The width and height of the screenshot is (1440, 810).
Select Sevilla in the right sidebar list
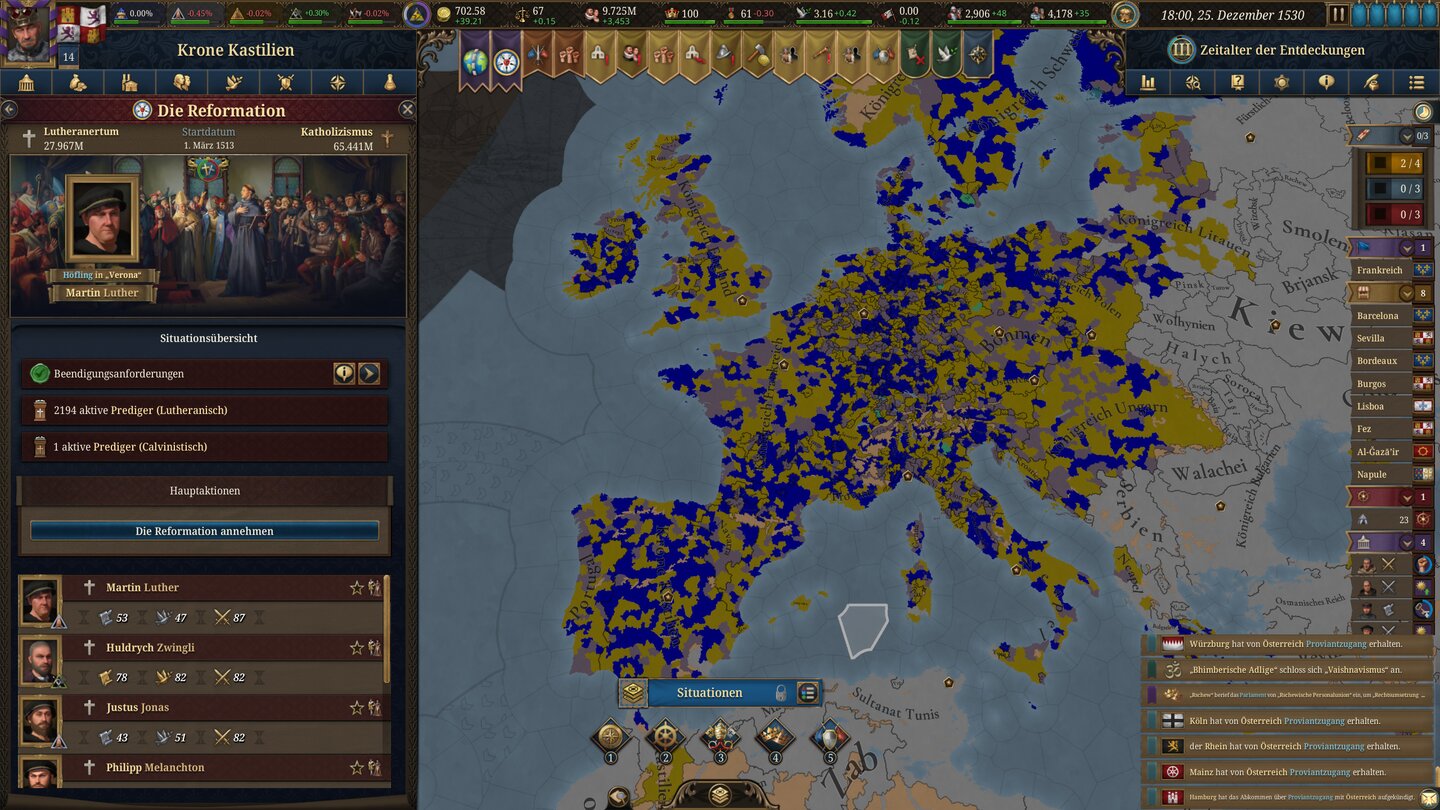click(1380, 338)
